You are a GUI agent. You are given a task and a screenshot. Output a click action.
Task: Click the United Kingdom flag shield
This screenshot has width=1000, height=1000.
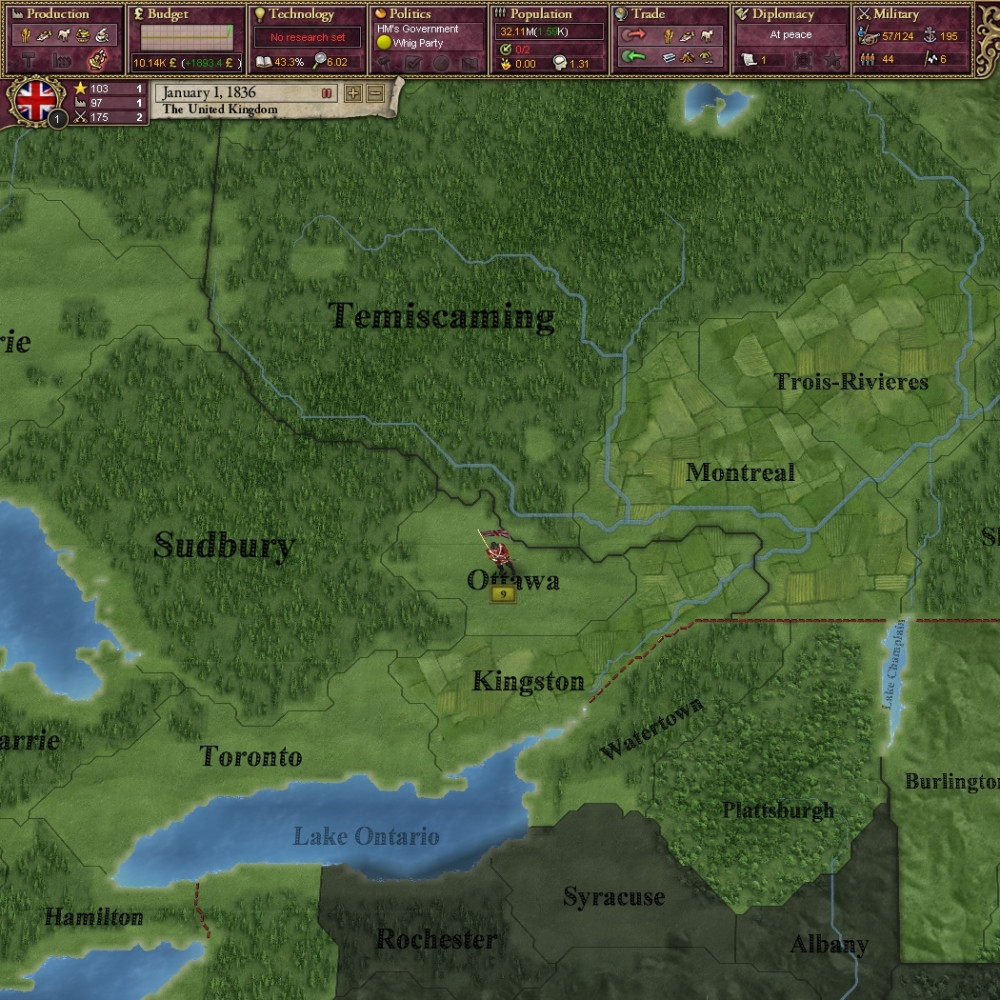click(x=36, y=101)
